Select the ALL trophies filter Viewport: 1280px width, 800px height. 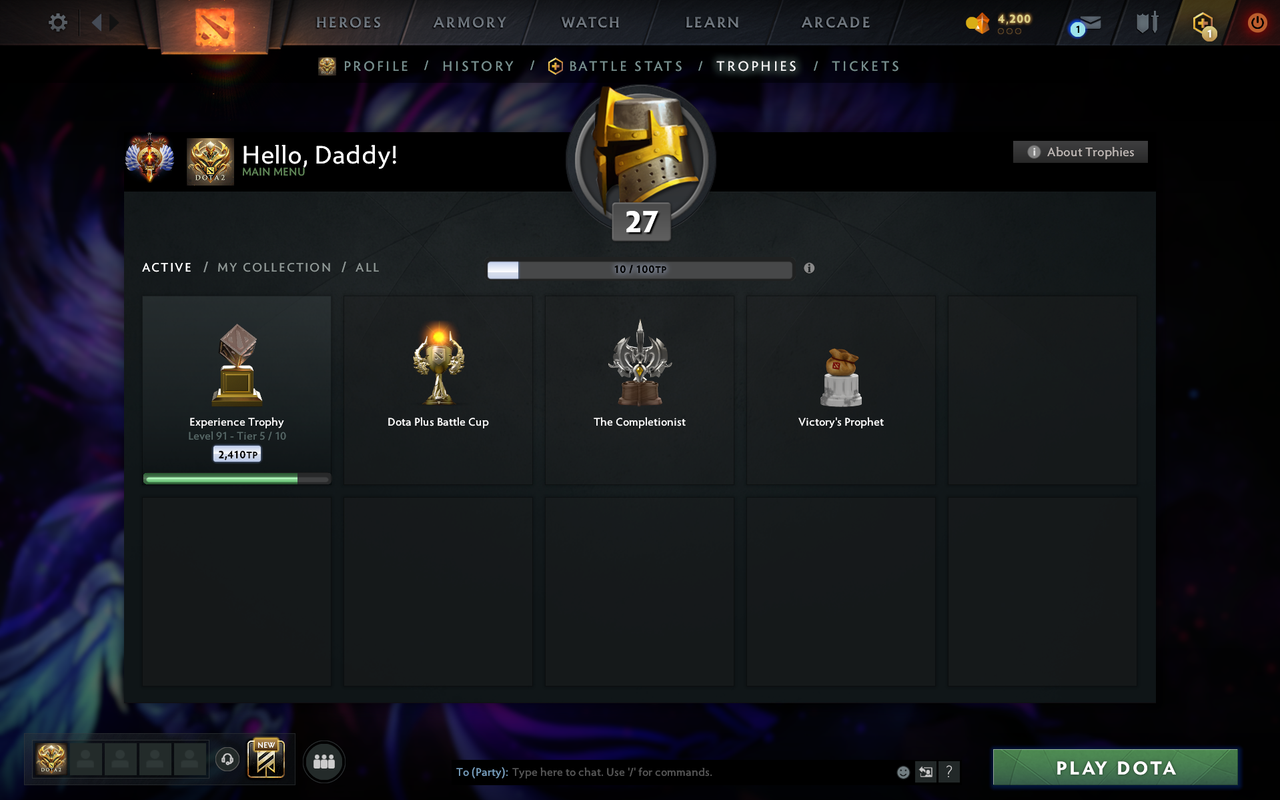click(367, 267)
